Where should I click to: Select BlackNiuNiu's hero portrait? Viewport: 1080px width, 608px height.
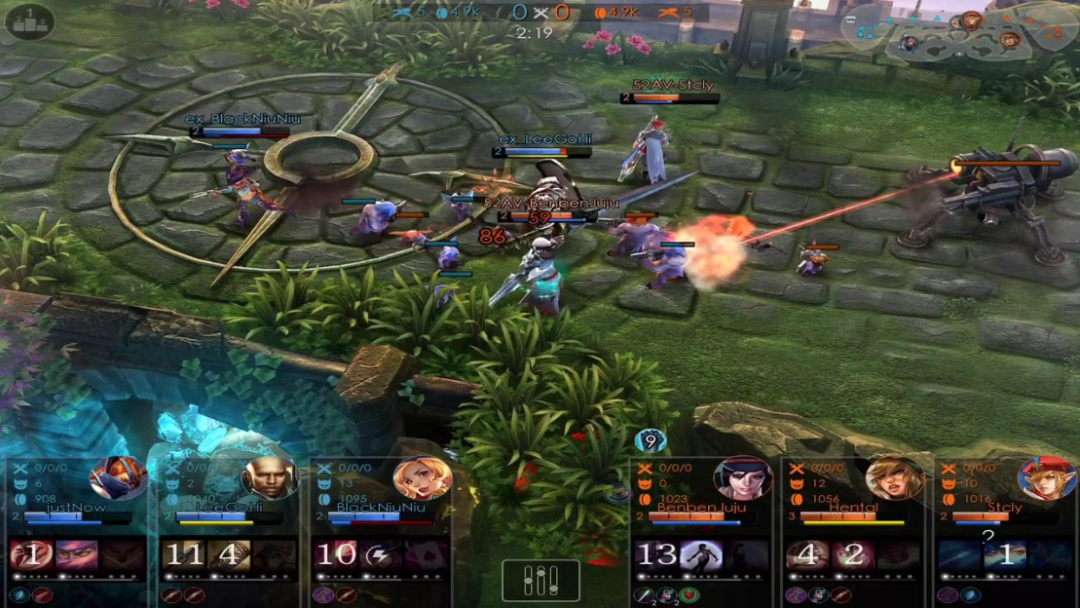(421, 478)
